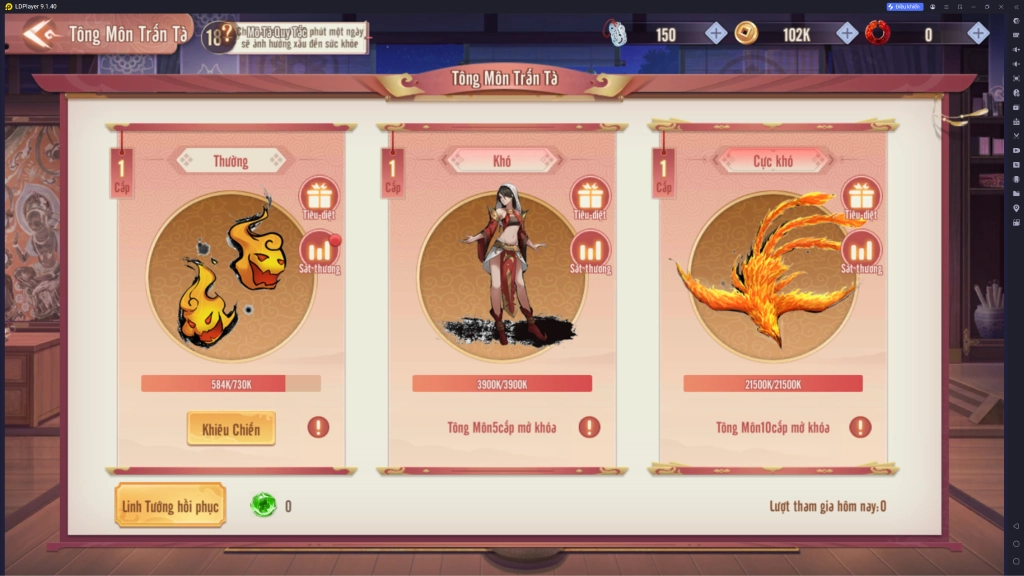Show info for Khó difficulty exclamation icon
The height and width of the screenshot is (576, 1024).
point(589,427)
